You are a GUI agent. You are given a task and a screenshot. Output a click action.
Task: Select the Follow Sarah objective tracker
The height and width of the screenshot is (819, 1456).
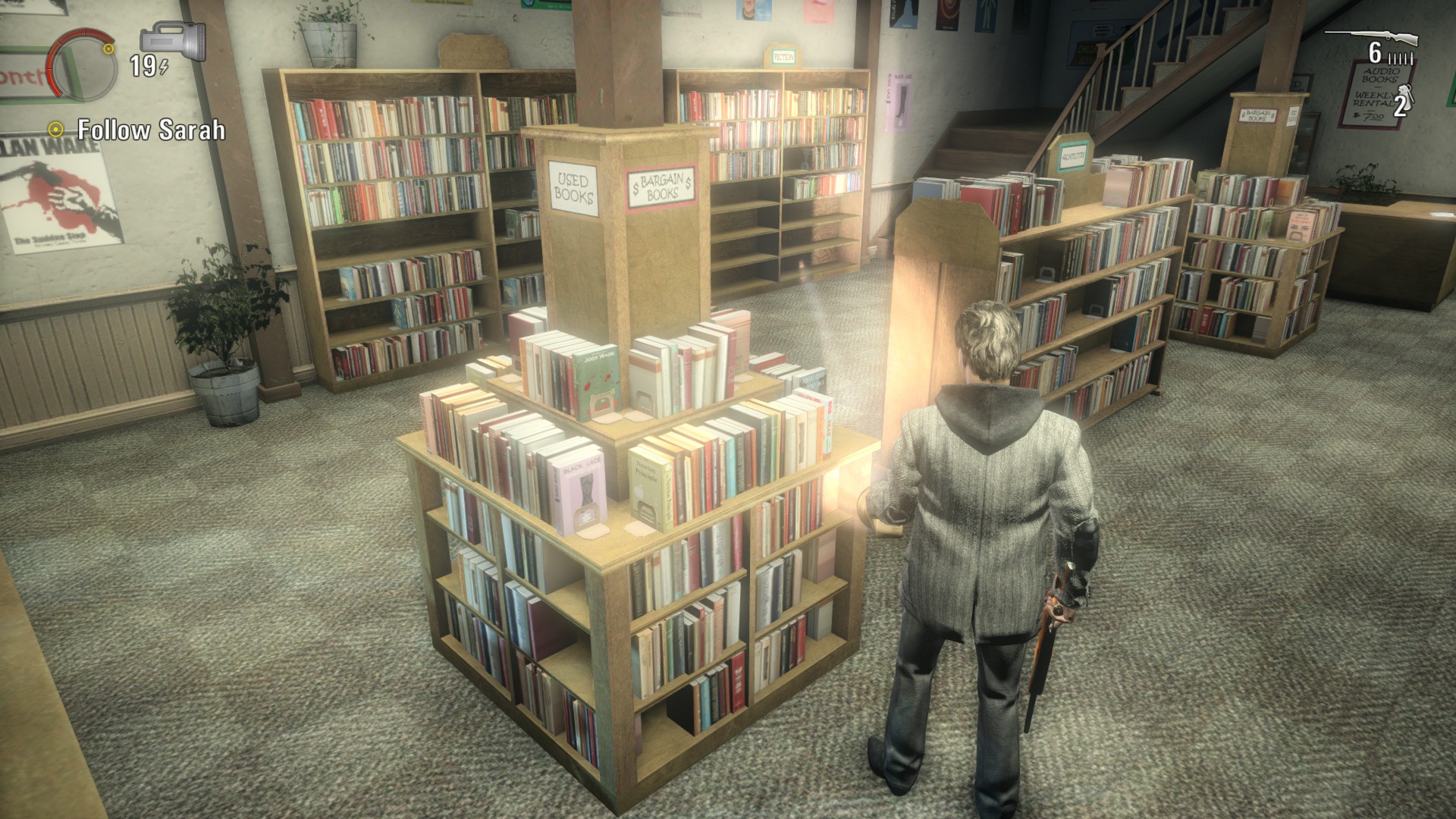(x=138, y=130)
